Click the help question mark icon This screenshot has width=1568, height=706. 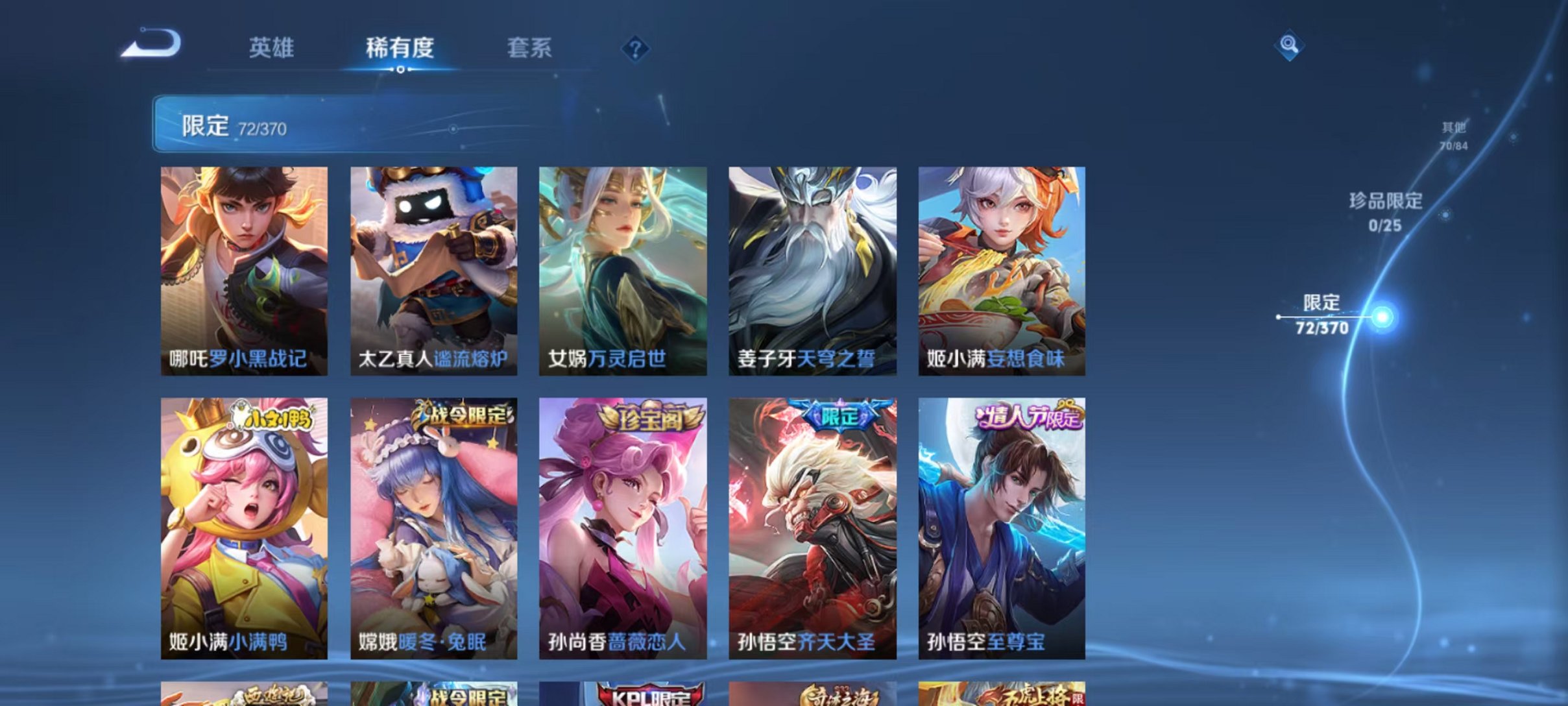[635, 49]
